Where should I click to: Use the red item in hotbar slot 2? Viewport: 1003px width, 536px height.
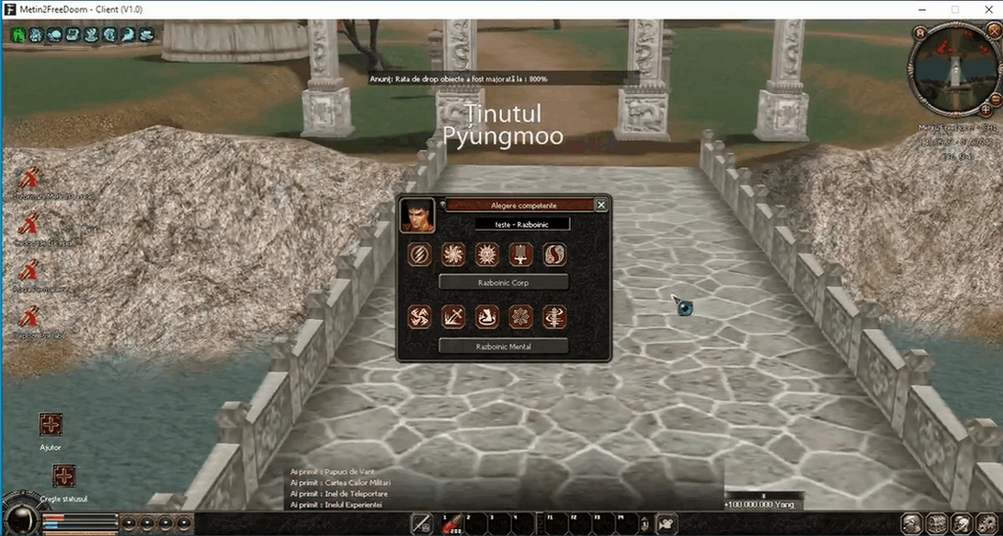[x=451, y=521]
